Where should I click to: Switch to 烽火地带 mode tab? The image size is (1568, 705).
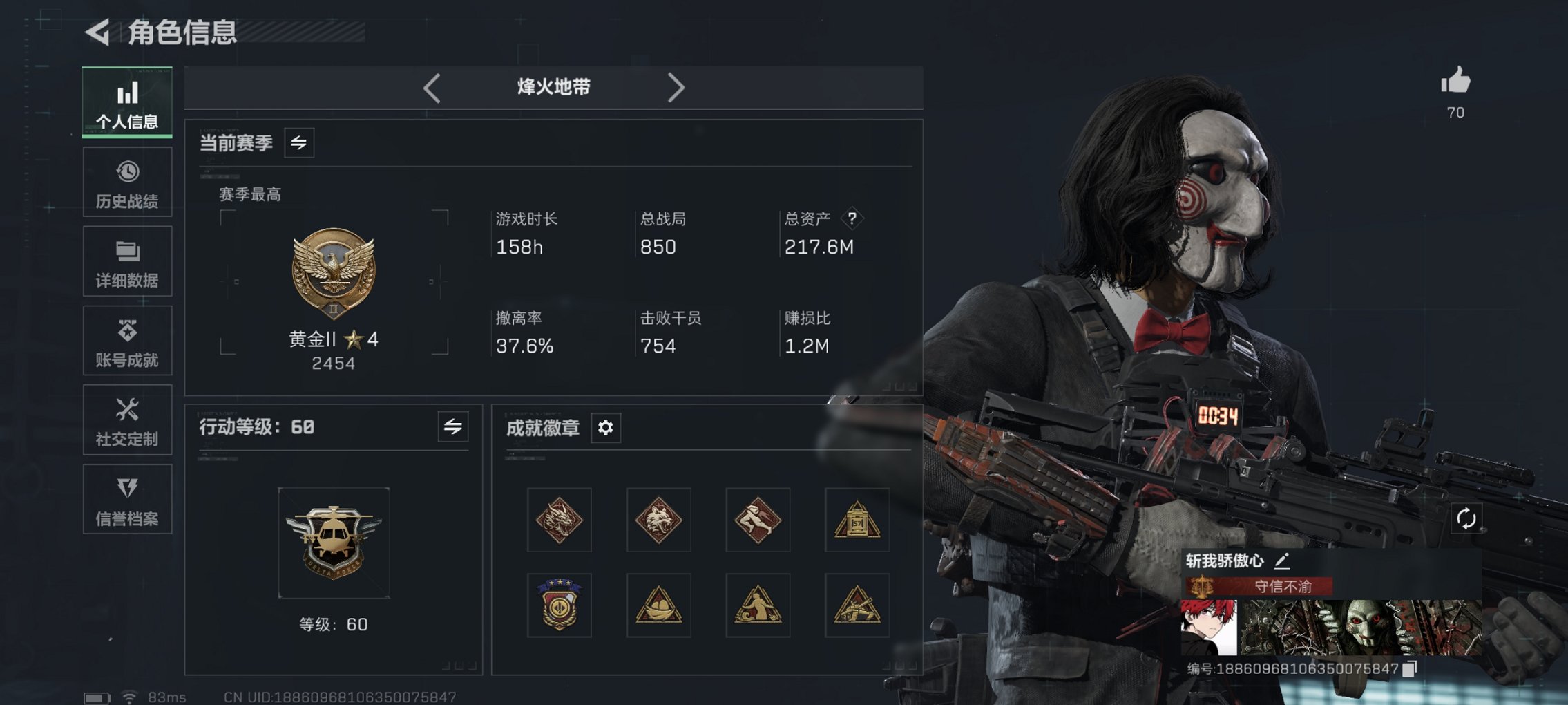click(x=553, y=87)
